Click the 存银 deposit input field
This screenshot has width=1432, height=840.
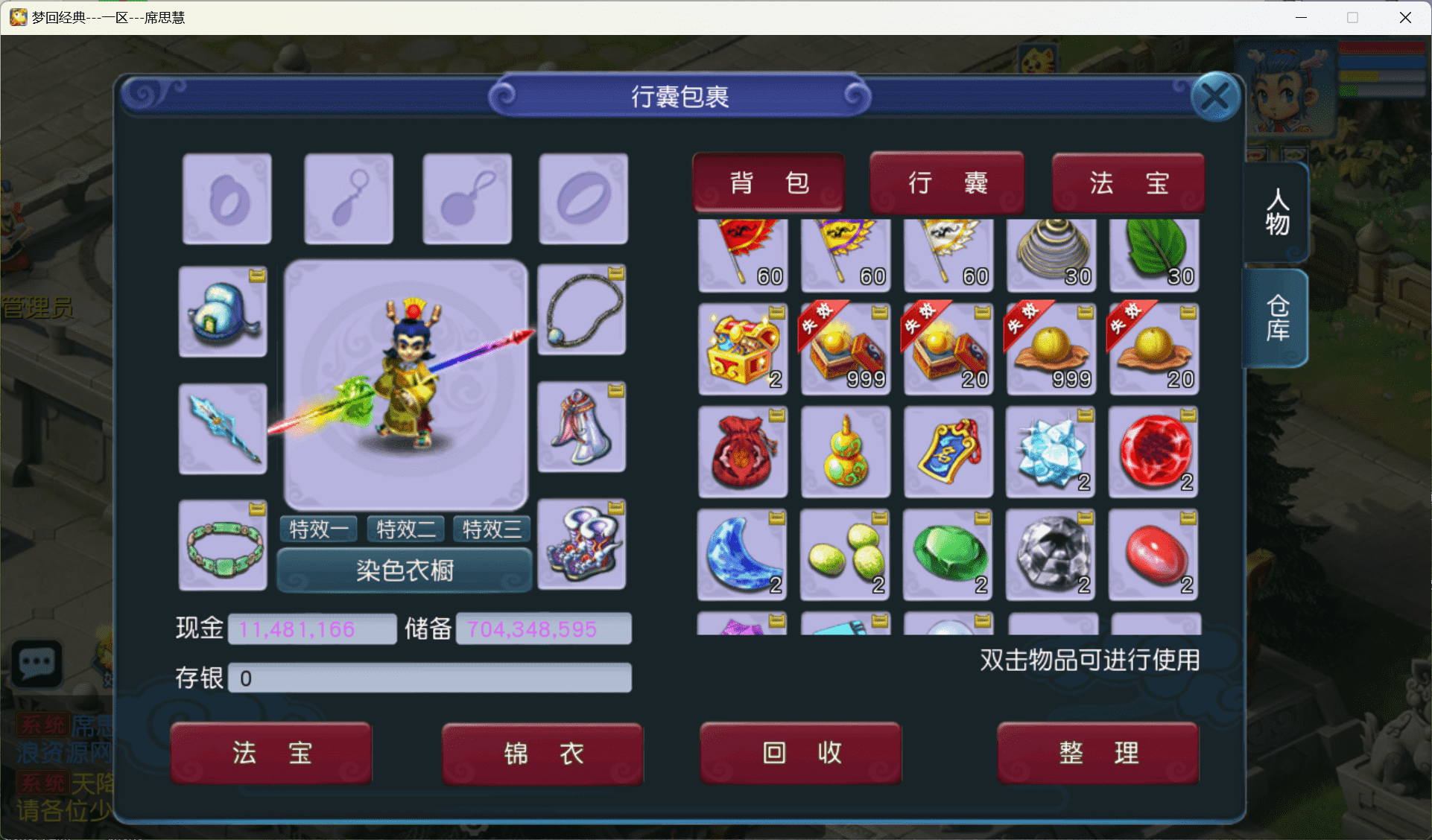click(x=430, y=678)
